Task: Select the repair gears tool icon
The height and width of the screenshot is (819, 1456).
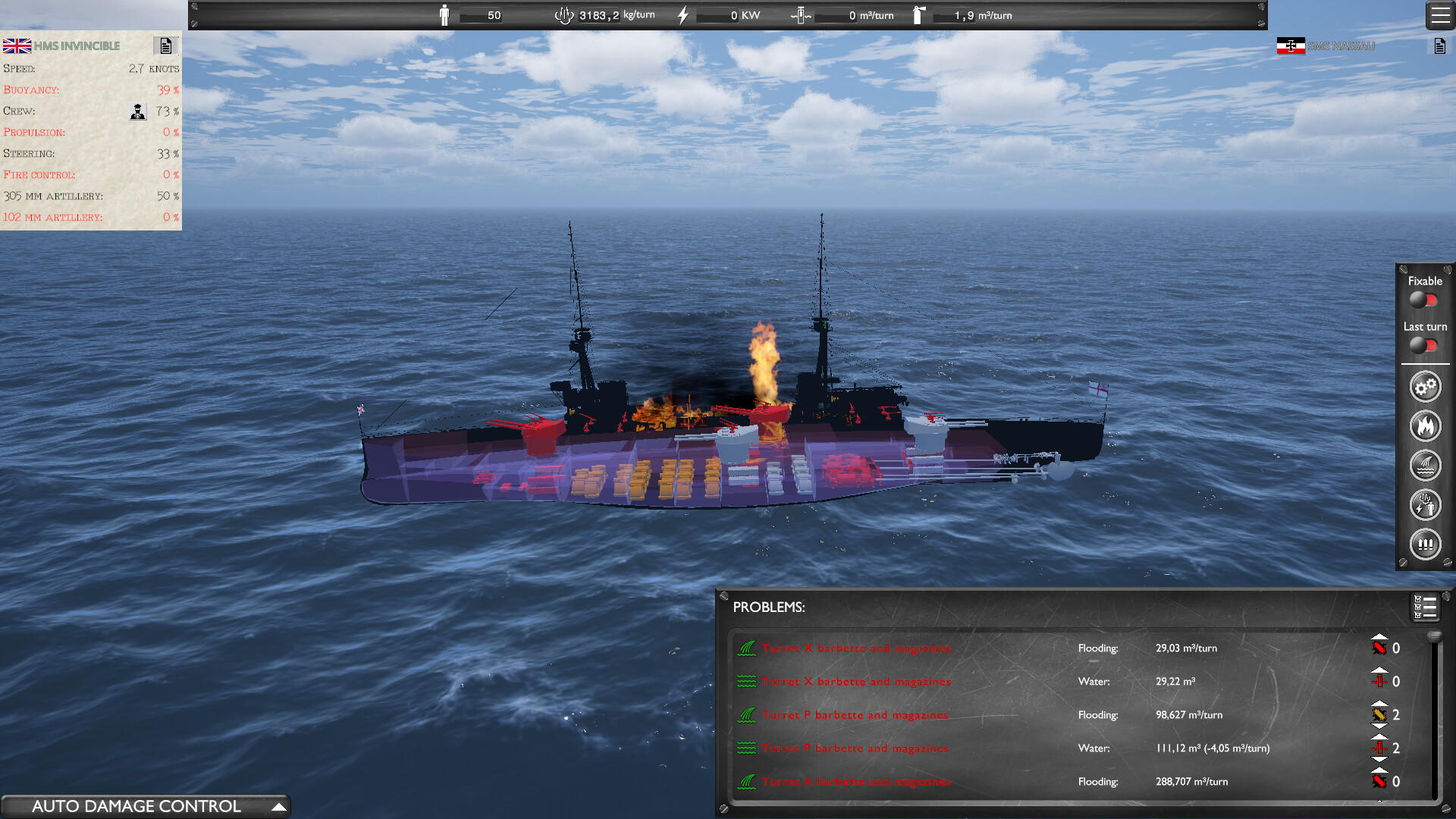Action: (1425, 386)
